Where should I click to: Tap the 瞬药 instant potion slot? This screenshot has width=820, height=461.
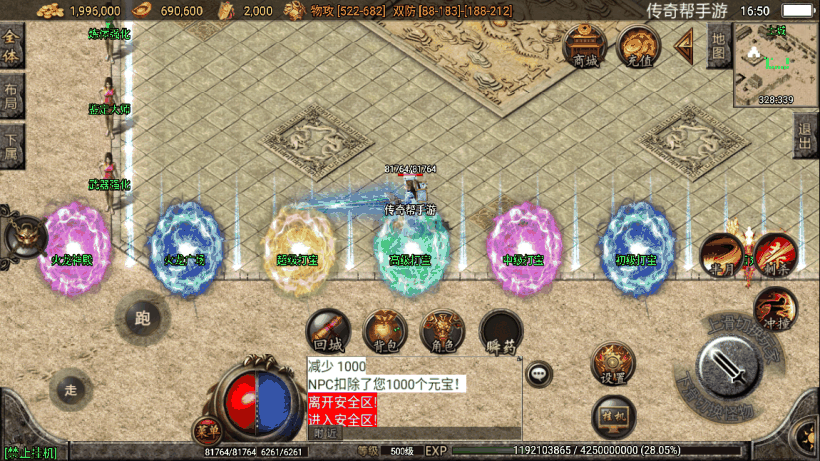pos(500,331)
